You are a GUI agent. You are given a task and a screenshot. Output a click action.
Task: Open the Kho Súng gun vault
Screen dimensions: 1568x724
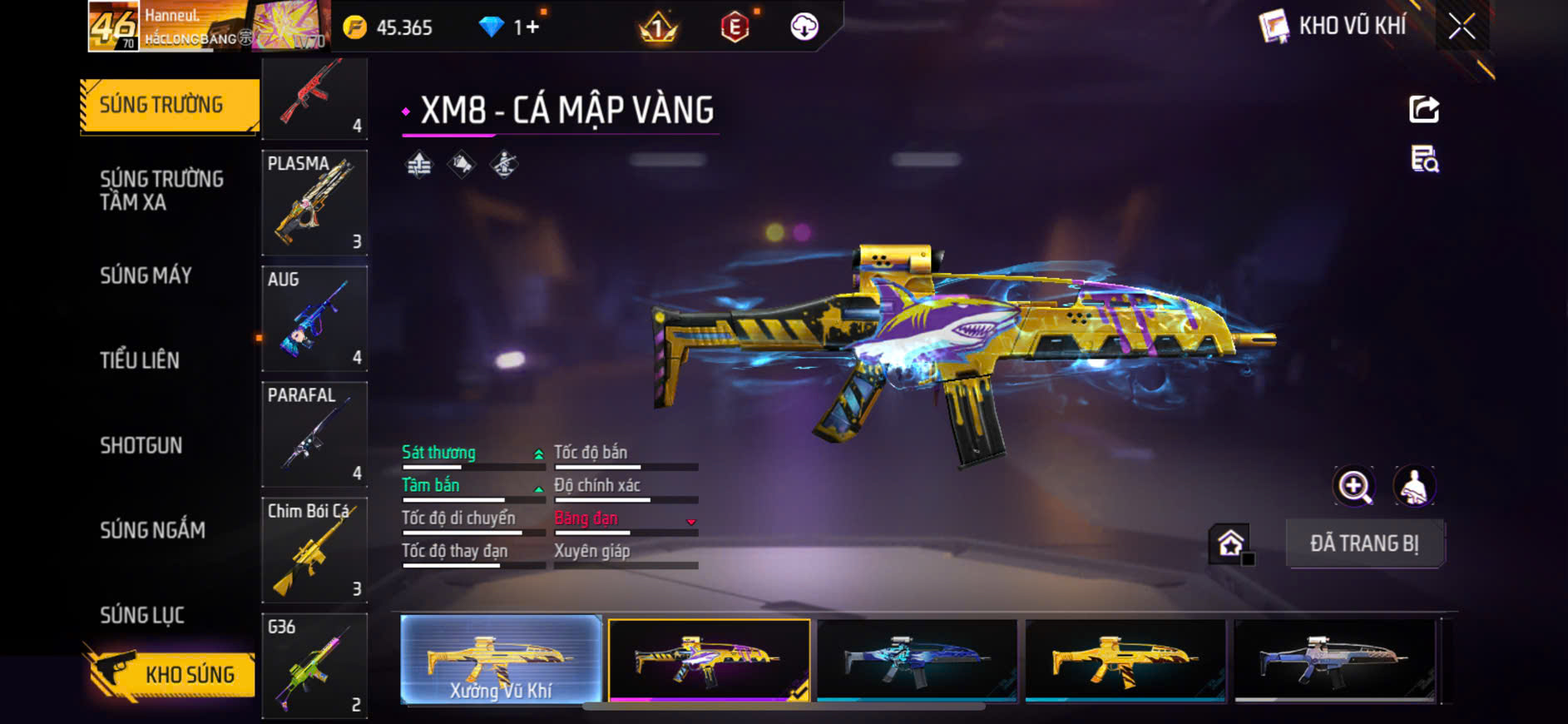pos(171,674)
